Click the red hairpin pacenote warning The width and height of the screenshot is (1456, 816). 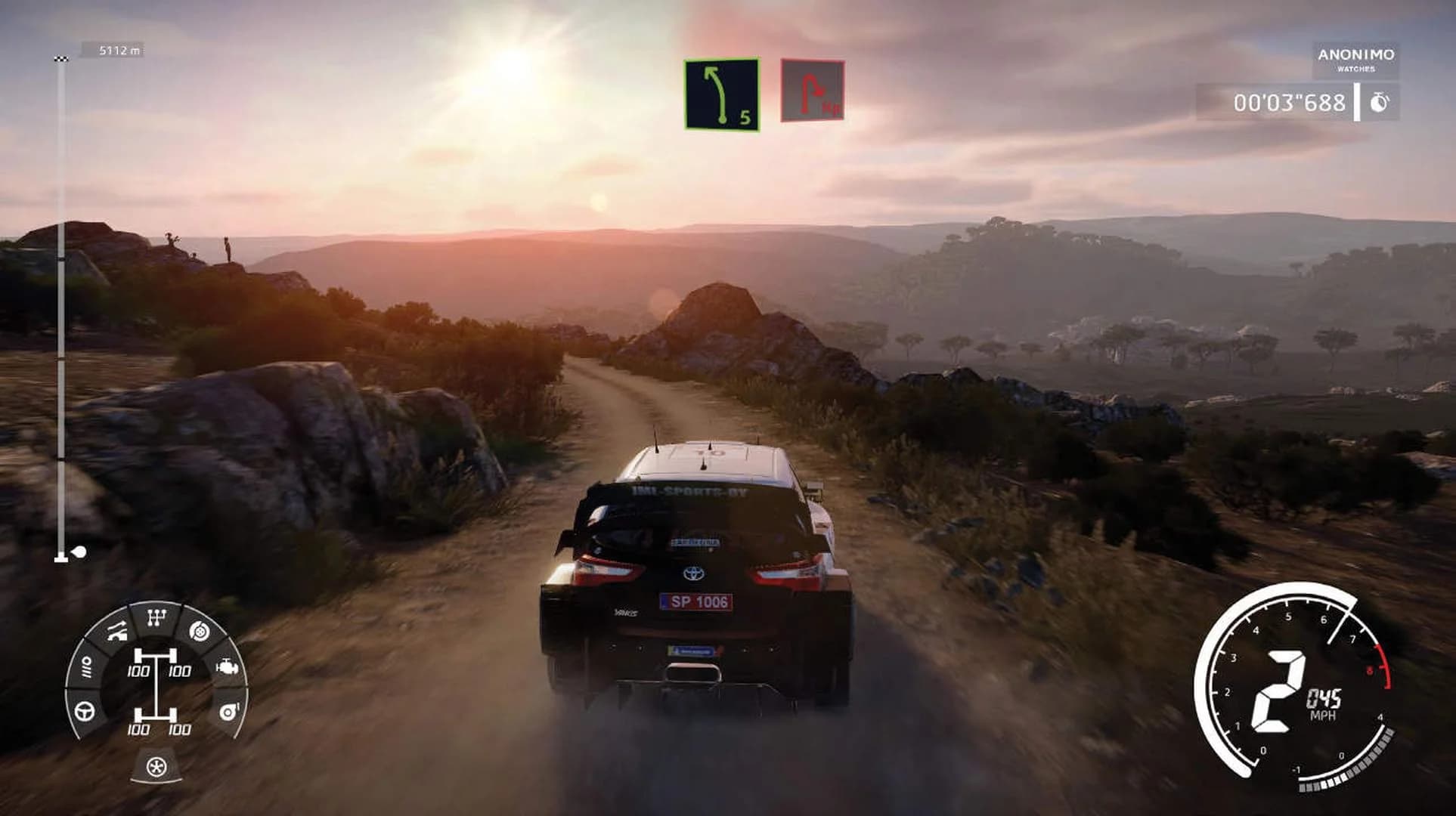(813, 89)
